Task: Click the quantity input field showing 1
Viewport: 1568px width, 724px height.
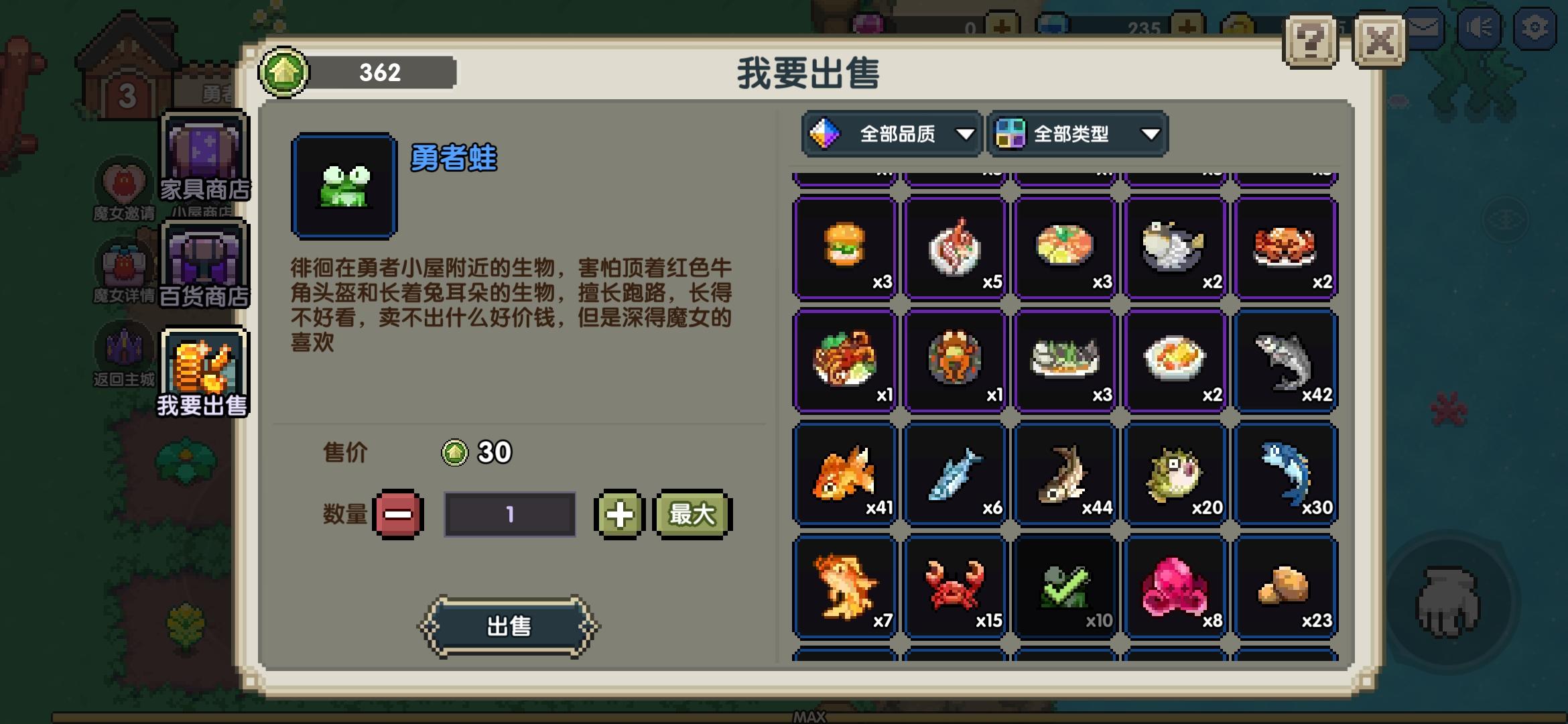Action: coord(509,515)
